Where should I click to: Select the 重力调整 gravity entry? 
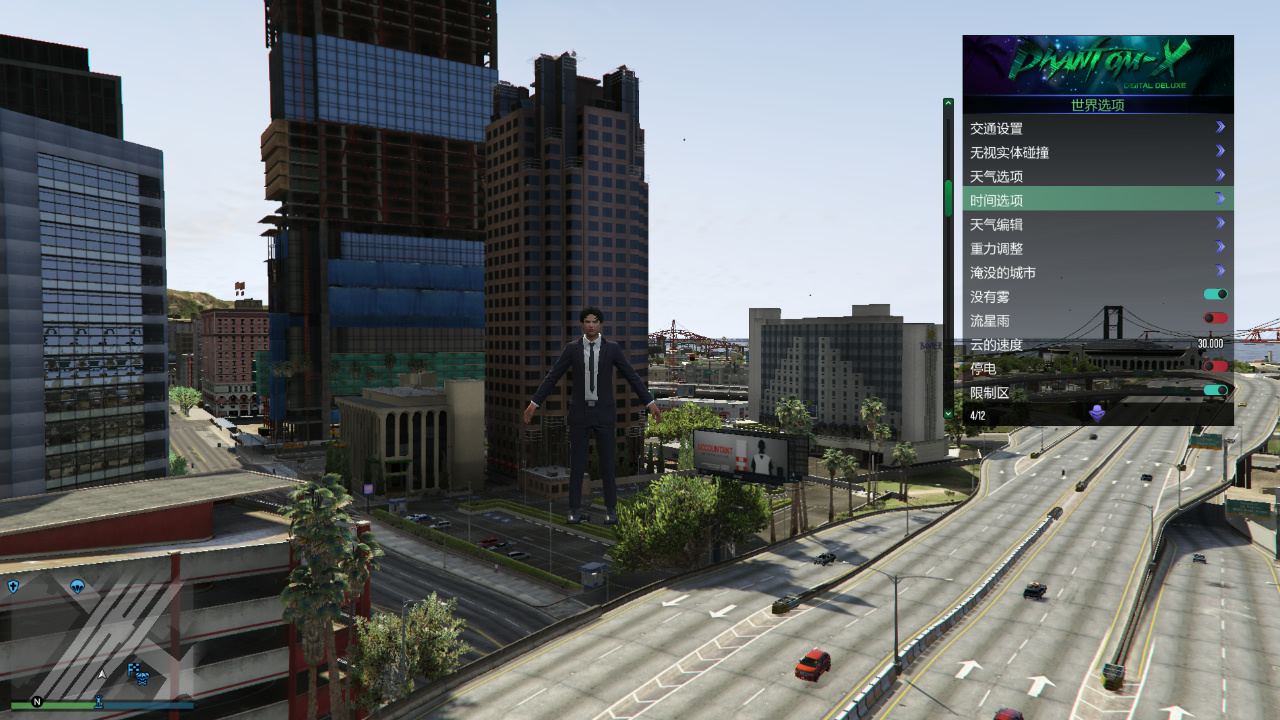pos(1097,248)
